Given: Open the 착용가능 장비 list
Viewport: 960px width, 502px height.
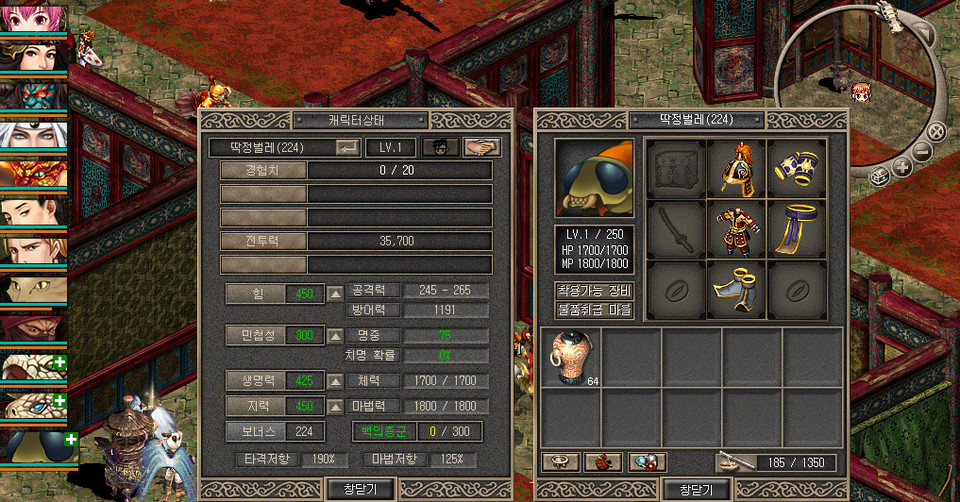Looking at the screenshot, I should pyautogui.click(x=595, y=291).
